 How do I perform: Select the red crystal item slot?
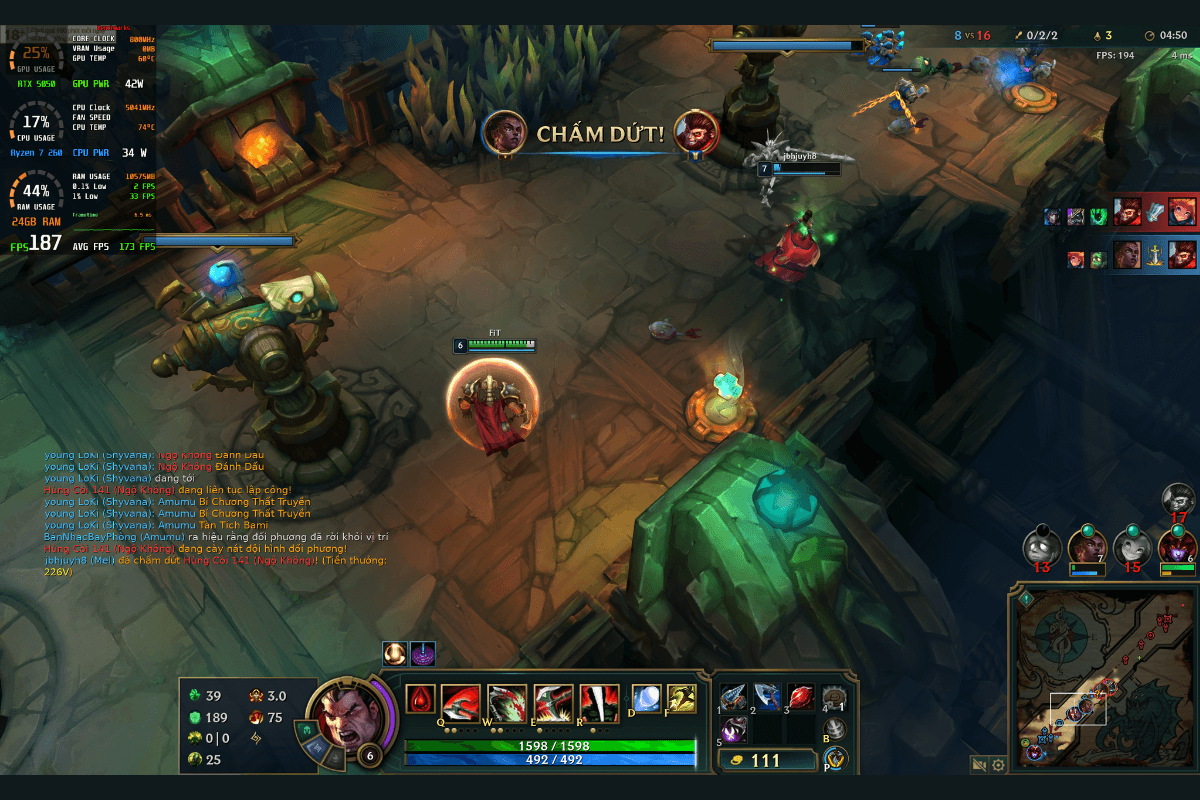coord(800,696)
